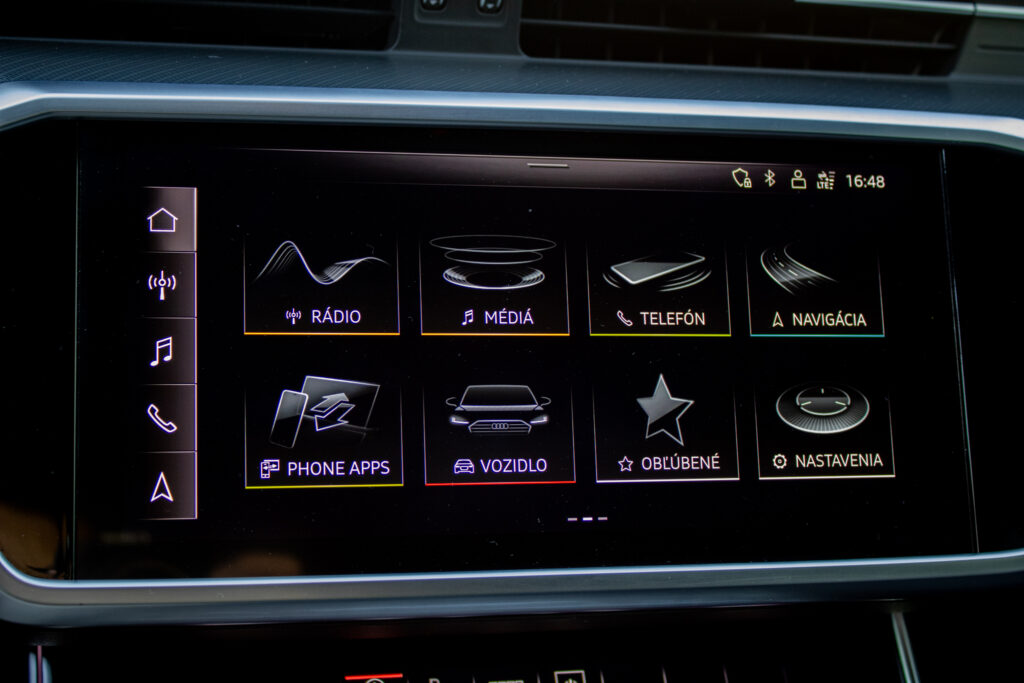
Task: Select the Médiá tile
Action: click(495, 286)
